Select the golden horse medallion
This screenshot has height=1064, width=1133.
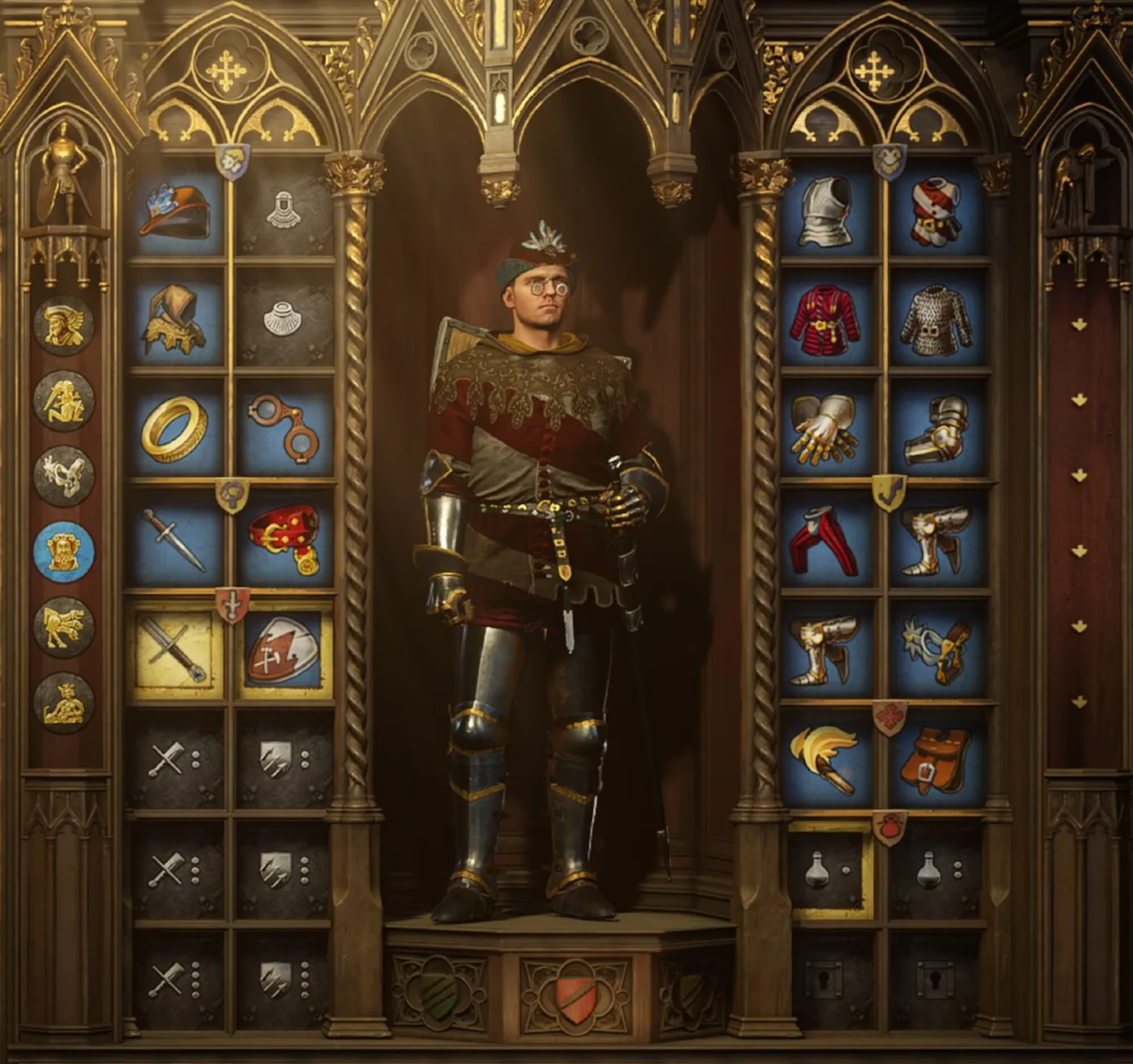point(64,627)
